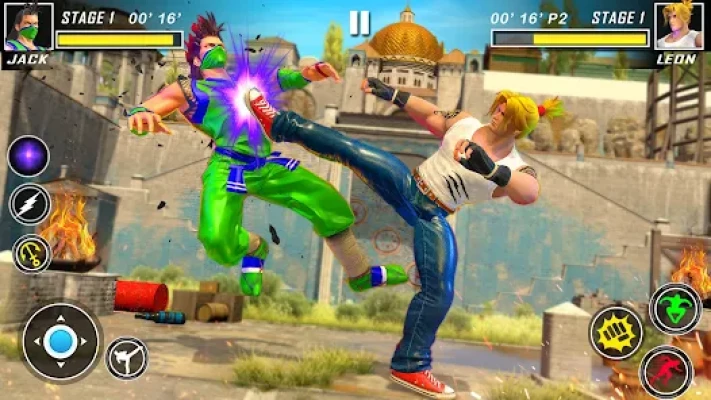Viewport: 711px width, 400px height.
Task: Tap the blue virtual joystick
Action: (x=62, y=342)
